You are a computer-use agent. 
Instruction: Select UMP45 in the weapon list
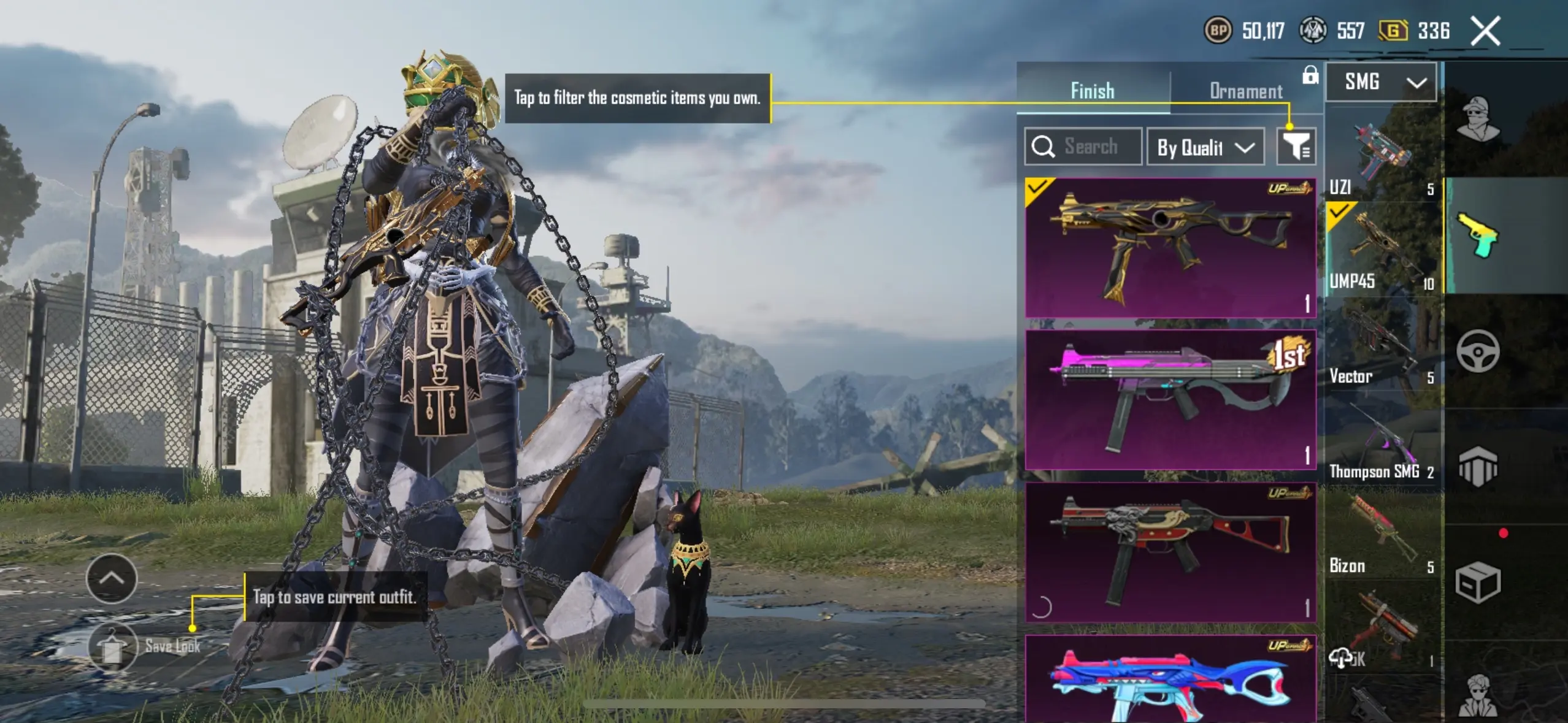point(1382,251)
